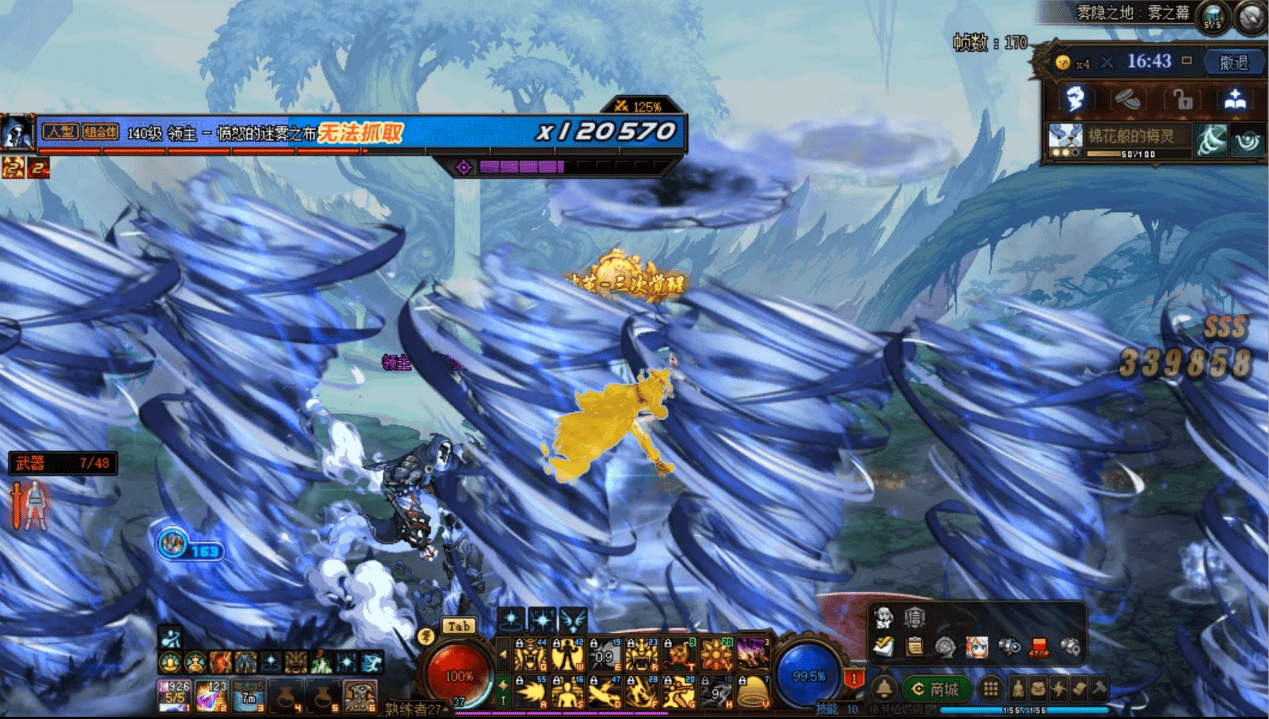Screen dimensions: 1269x719
Task: Open the bell notification button
Action: [x=884, y=688]
